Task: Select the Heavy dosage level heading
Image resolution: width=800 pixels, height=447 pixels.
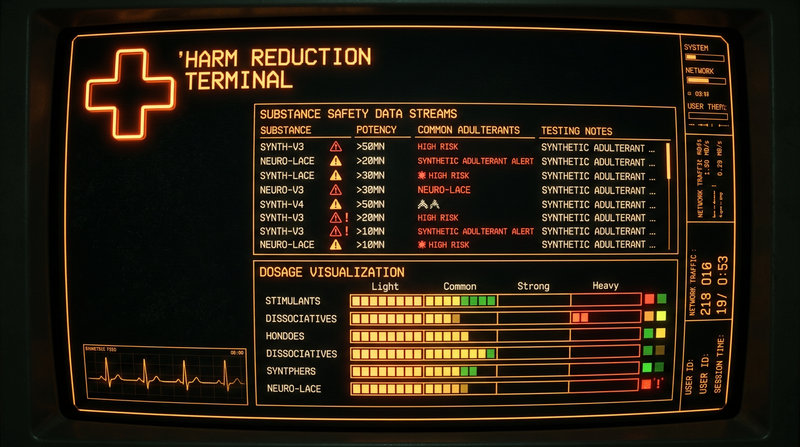Action: [x=605, y=286]
